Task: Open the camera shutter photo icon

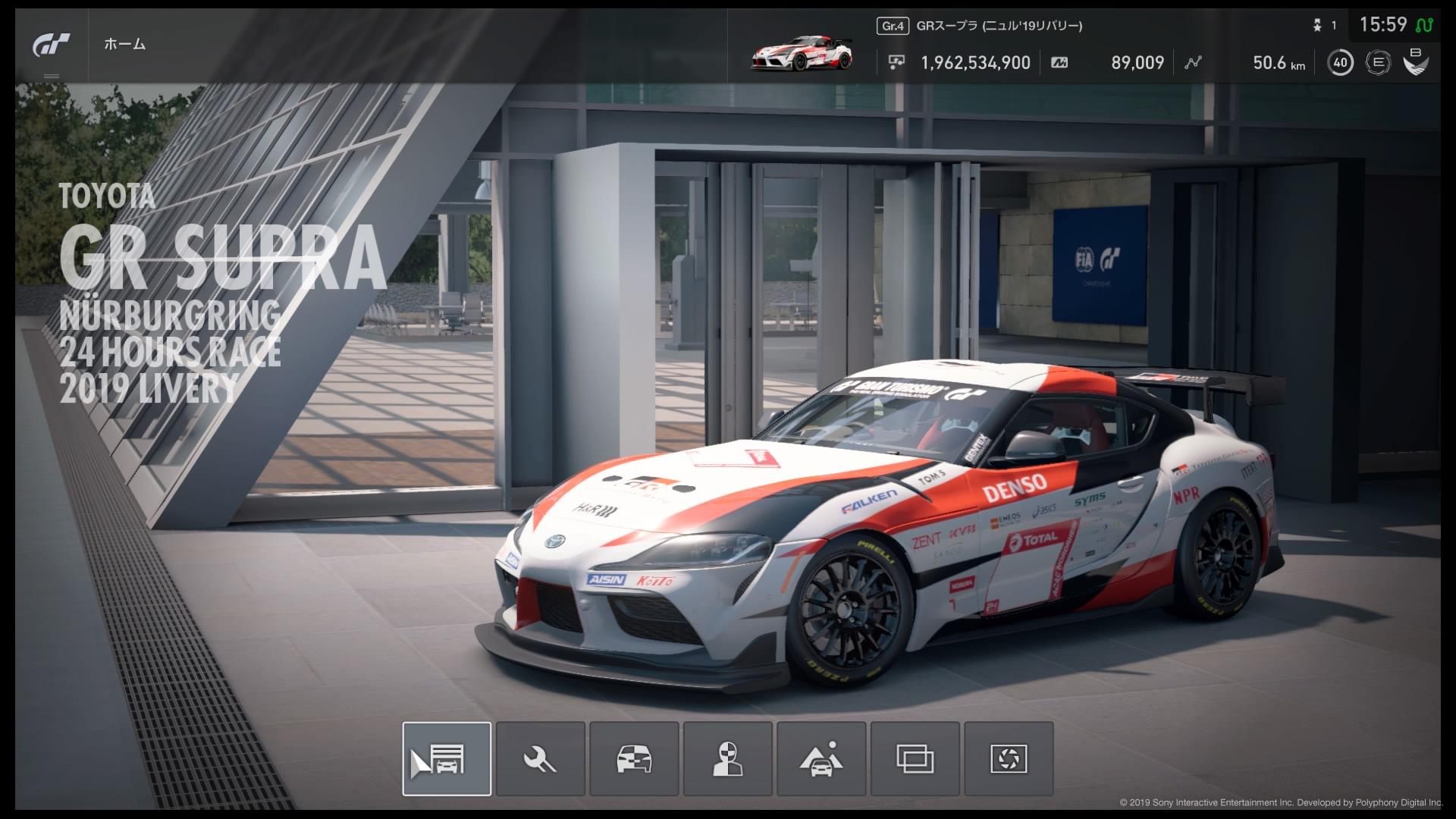Action: [1009, 758]
